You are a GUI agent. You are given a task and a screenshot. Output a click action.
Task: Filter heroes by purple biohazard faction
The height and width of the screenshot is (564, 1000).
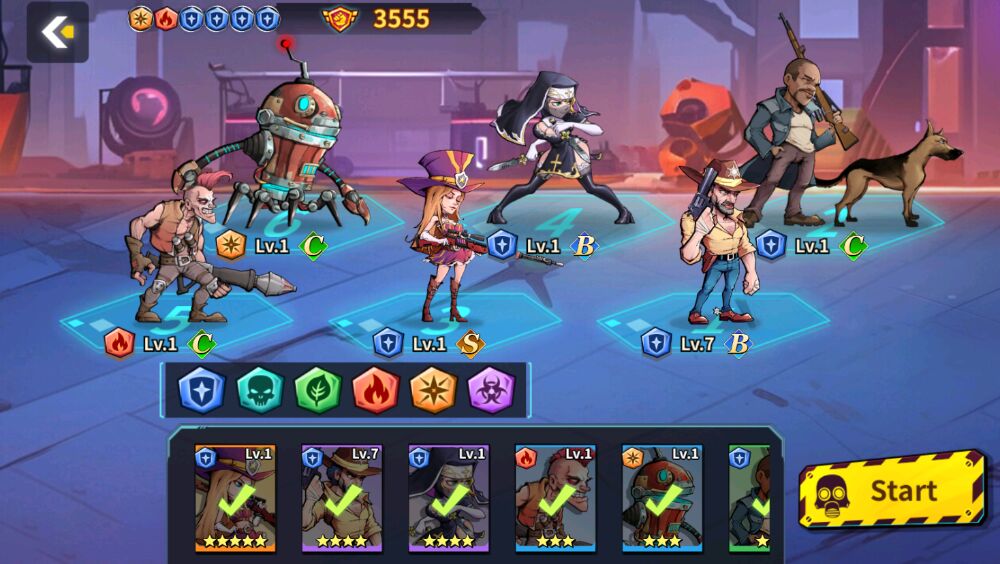(x=492, y=390)
